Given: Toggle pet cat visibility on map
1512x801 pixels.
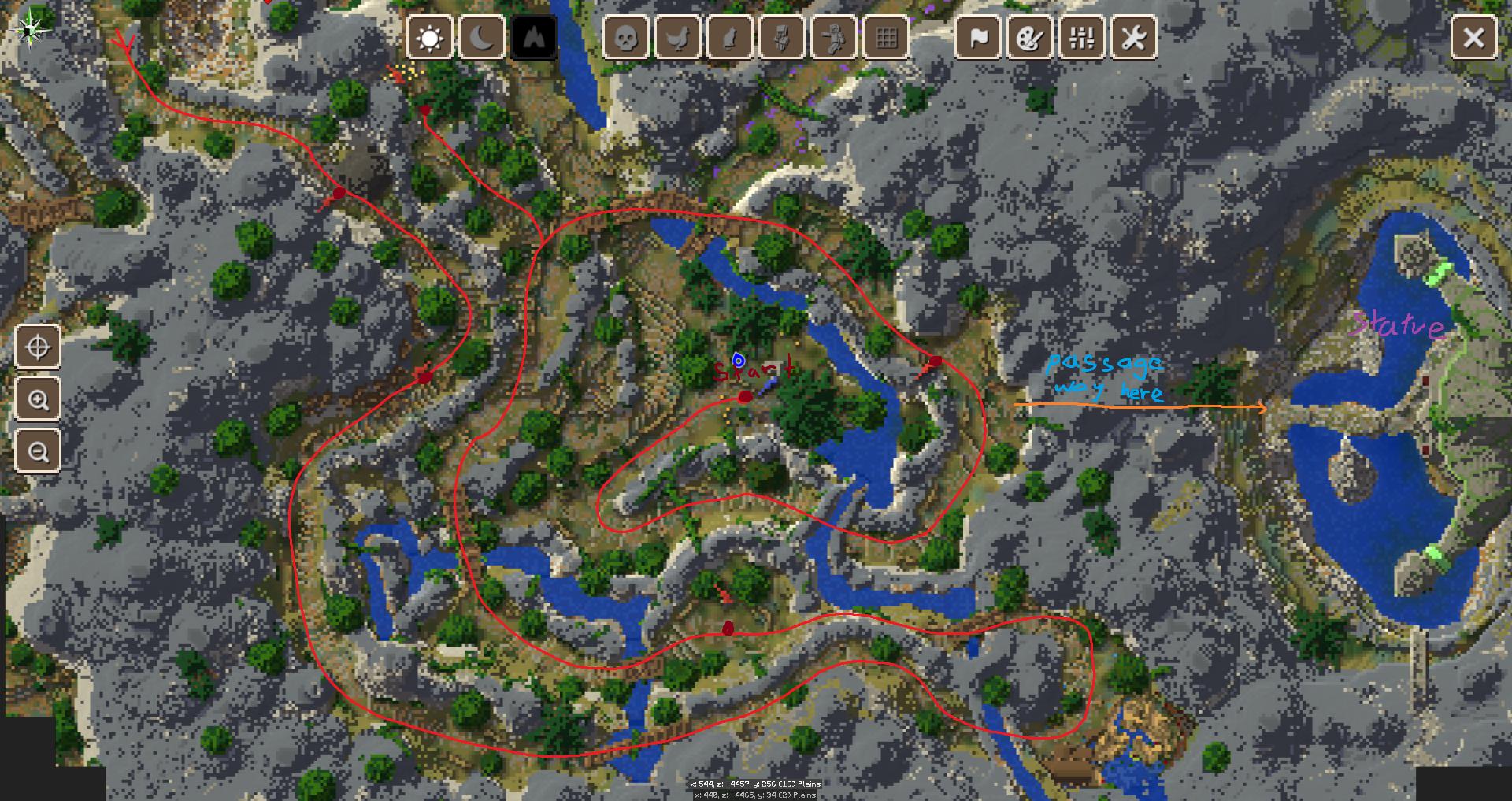Looking at the screenshot, I should (732, 37).
